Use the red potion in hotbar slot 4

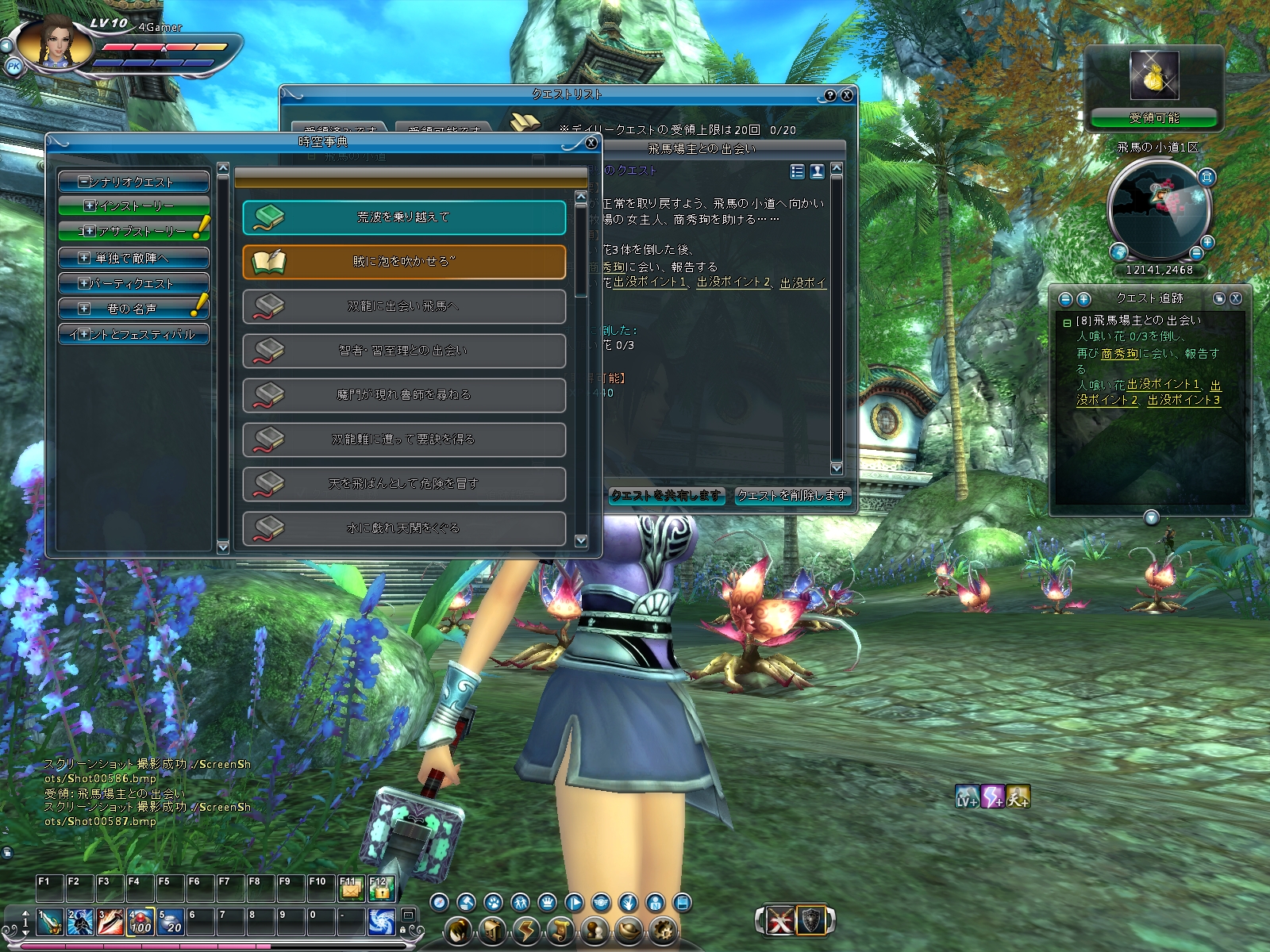140,922
